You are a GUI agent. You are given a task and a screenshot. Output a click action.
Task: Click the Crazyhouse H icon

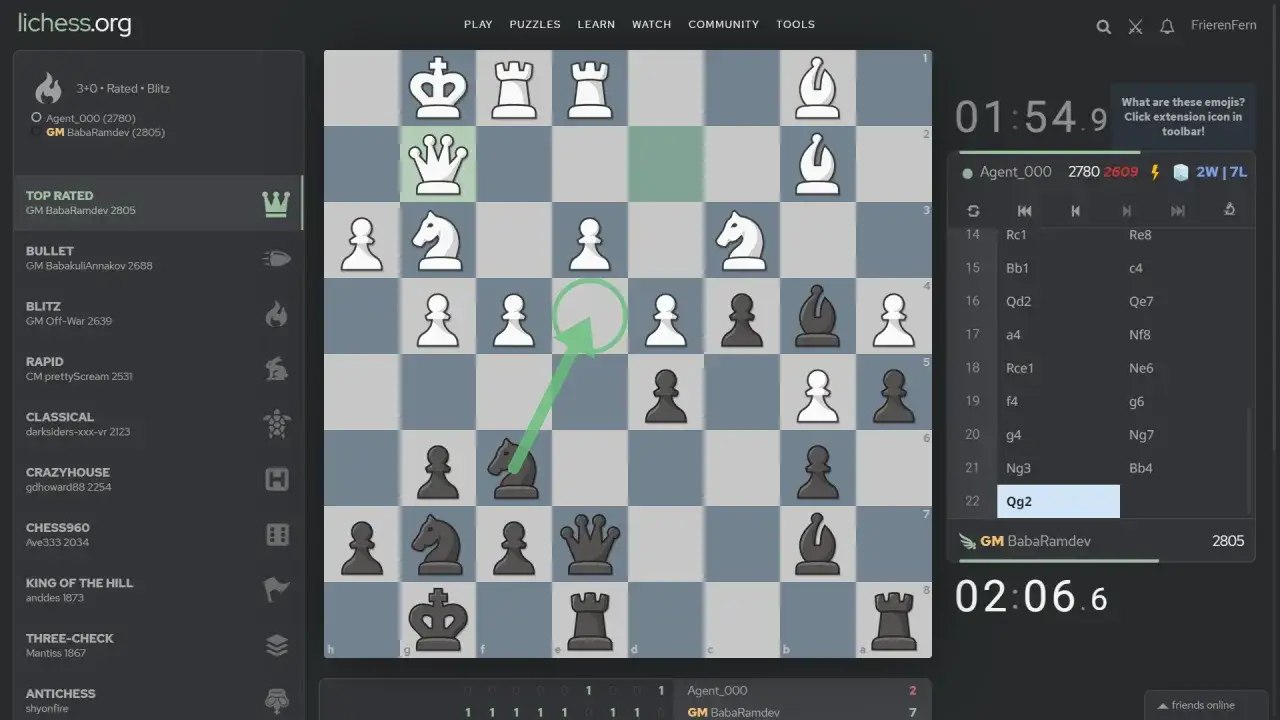point(277,478)
